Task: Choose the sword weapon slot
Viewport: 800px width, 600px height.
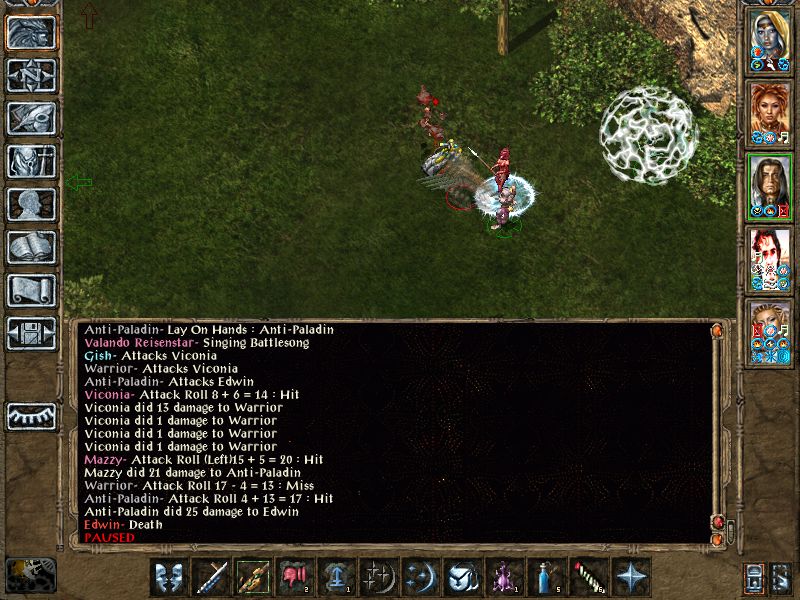Action: pyautogui.click(x=212, y=577)
